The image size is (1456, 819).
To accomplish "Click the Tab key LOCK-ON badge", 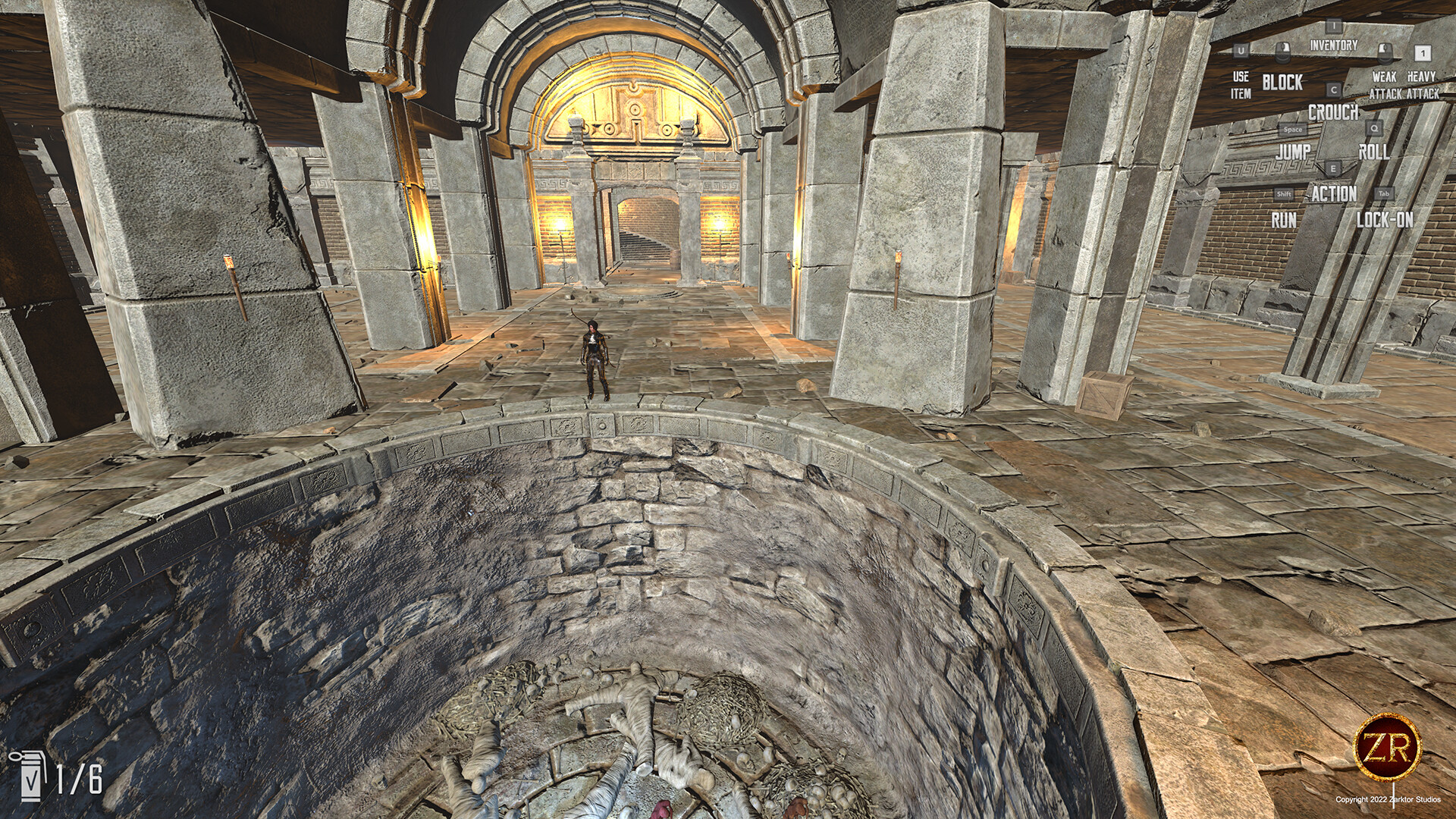I will coord(1385,195).
